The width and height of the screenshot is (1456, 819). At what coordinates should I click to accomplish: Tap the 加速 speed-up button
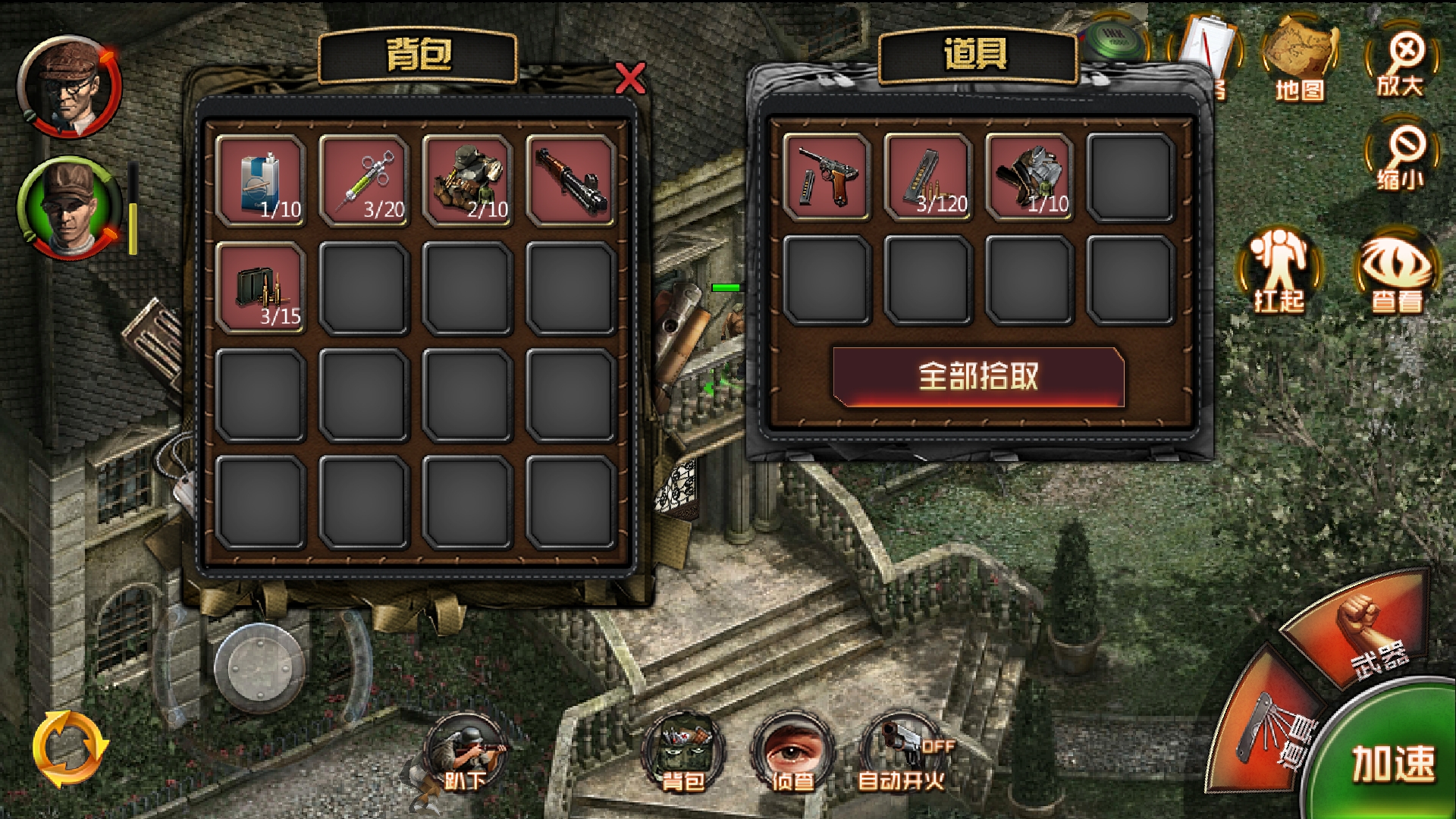point(1392,762)
